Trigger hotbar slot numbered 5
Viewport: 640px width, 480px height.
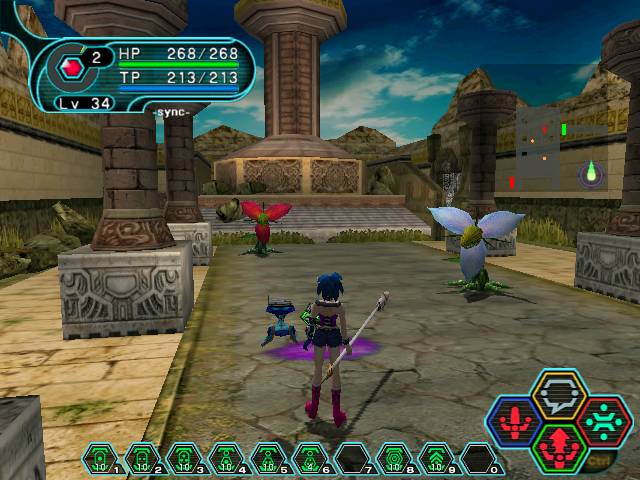(x=268, y=460)
